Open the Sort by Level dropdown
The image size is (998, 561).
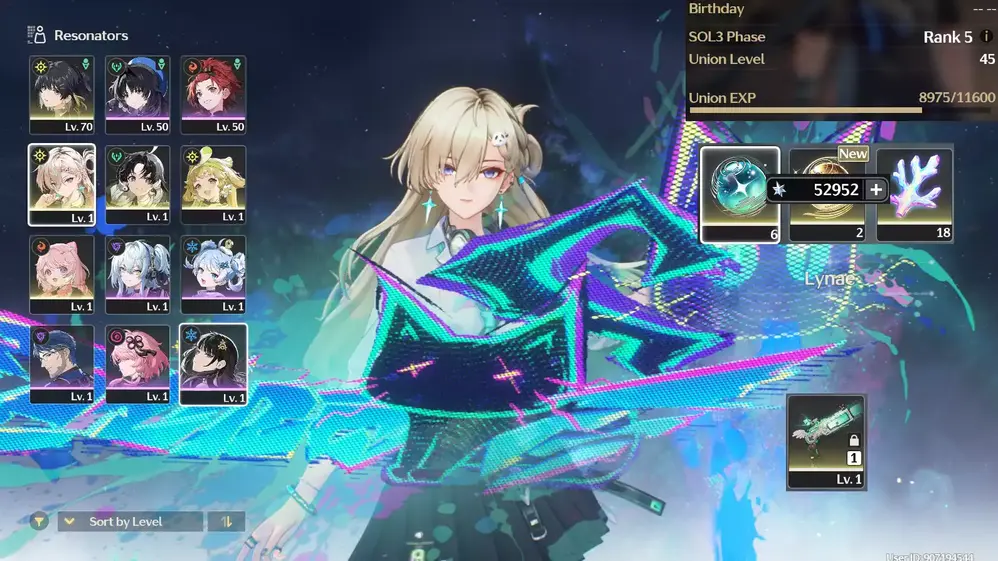click(131, 521)
